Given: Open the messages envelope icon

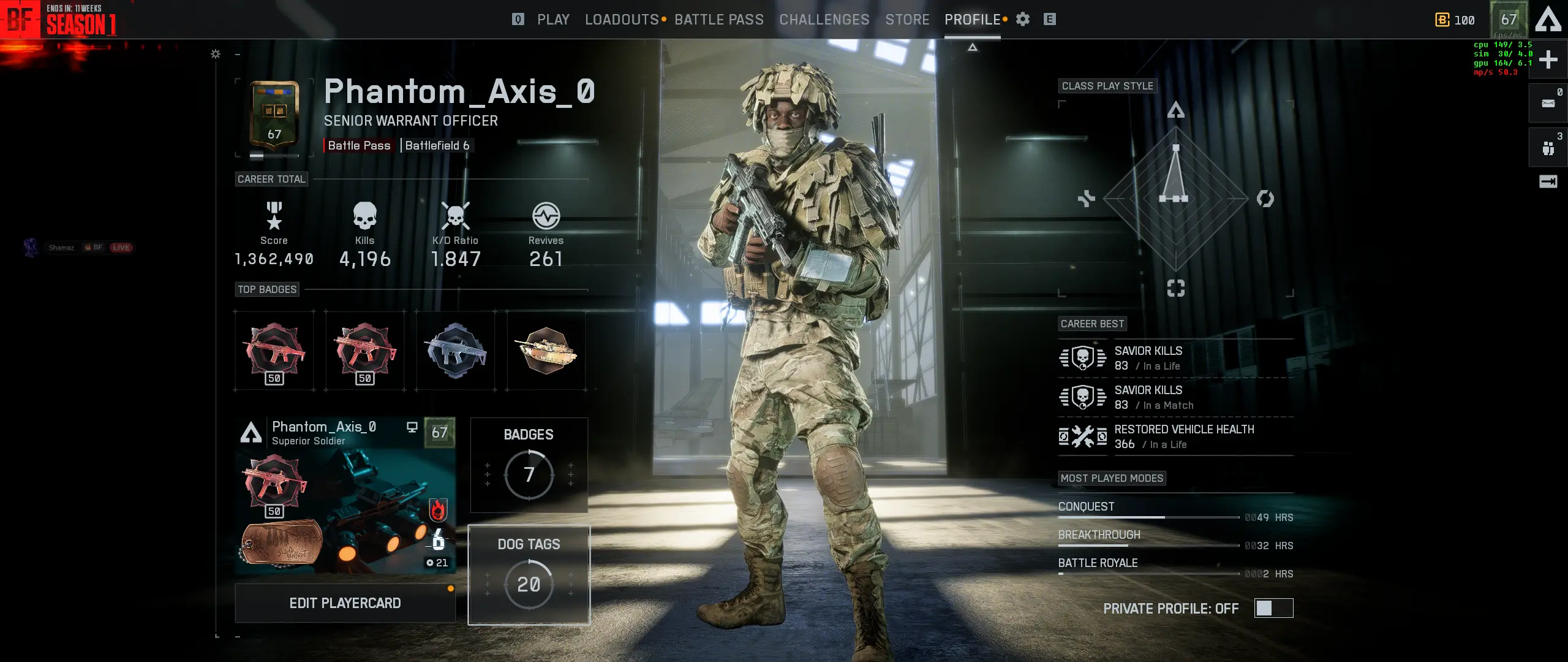Looking at the screenshot, I should (1548, 103).
